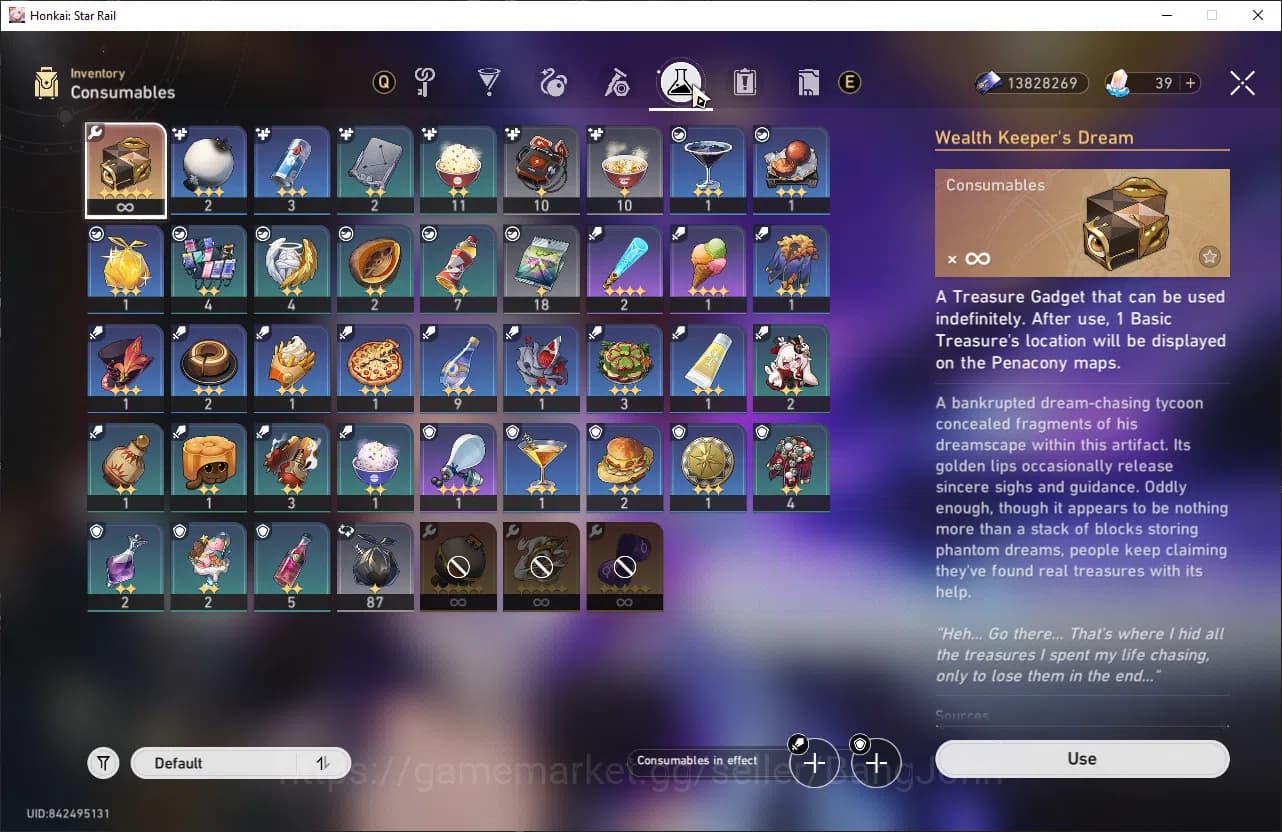The height and width of the screenshot is (832, 1282).
Task: Add more Stellar Jade with plus button
Action: coord(1190,83)
